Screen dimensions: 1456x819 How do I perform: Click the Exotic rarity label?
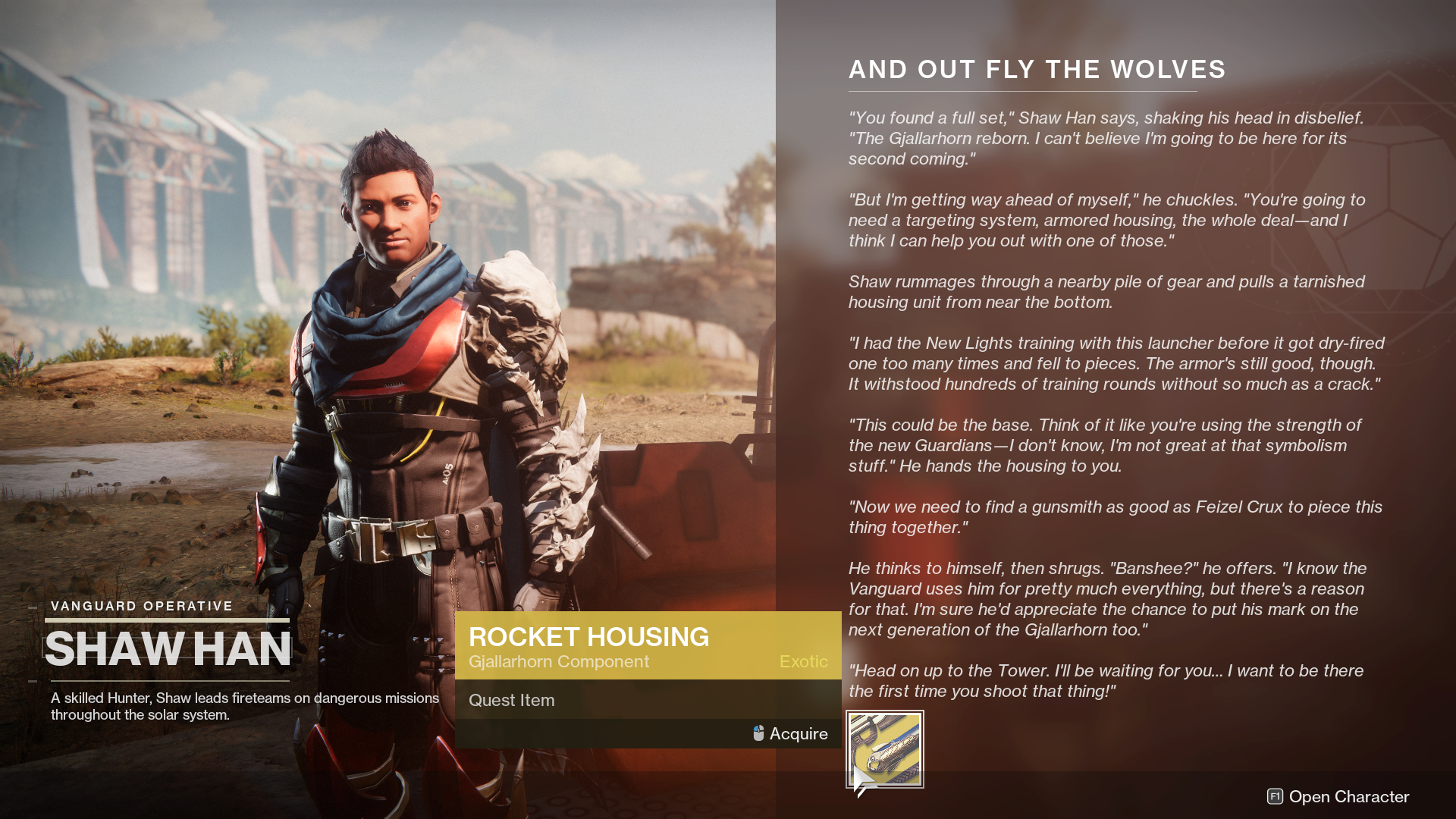(x=803, y=661)
